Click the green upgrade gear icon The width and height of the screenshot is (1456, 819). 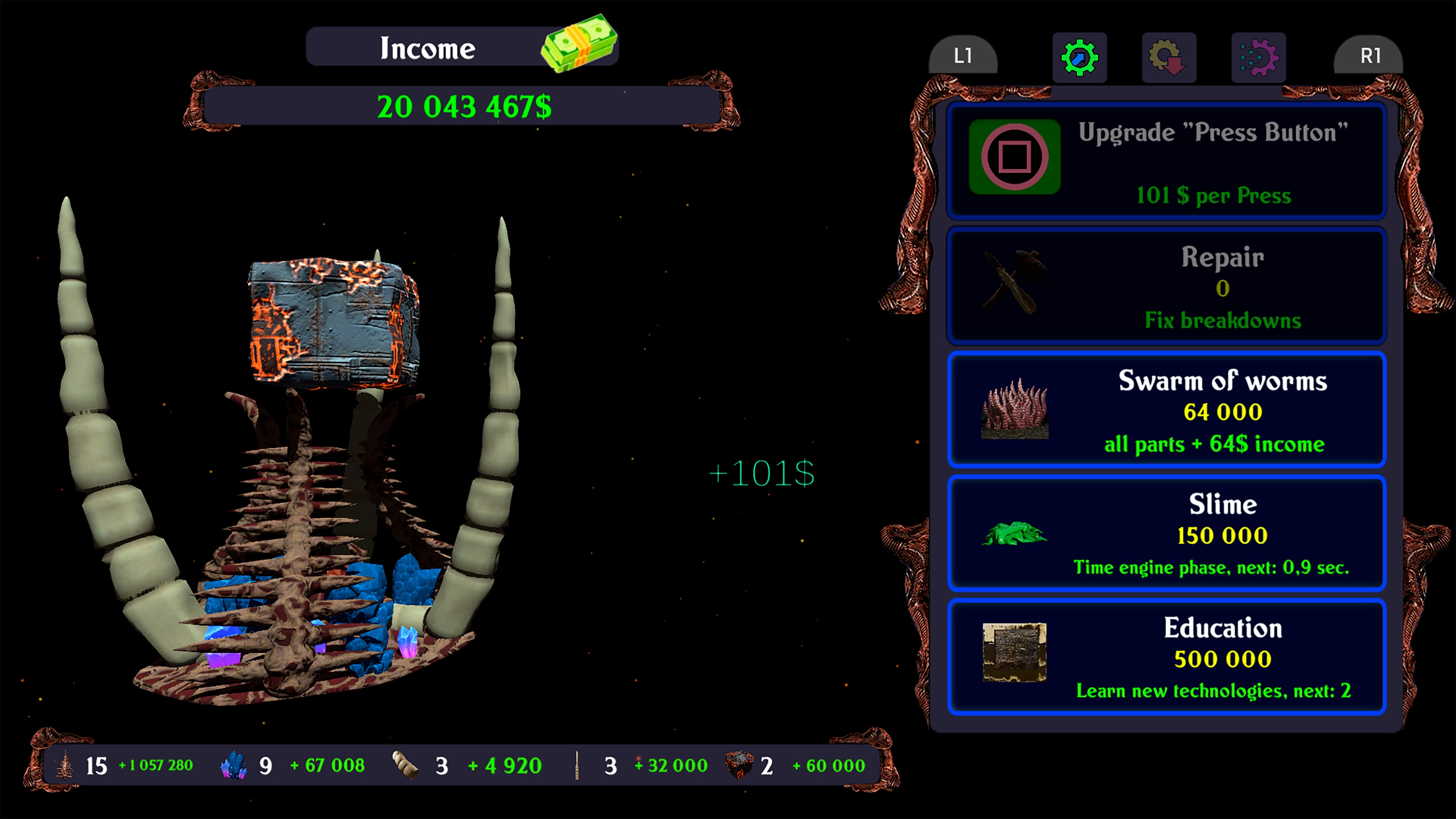click(x=1079, y=57)
